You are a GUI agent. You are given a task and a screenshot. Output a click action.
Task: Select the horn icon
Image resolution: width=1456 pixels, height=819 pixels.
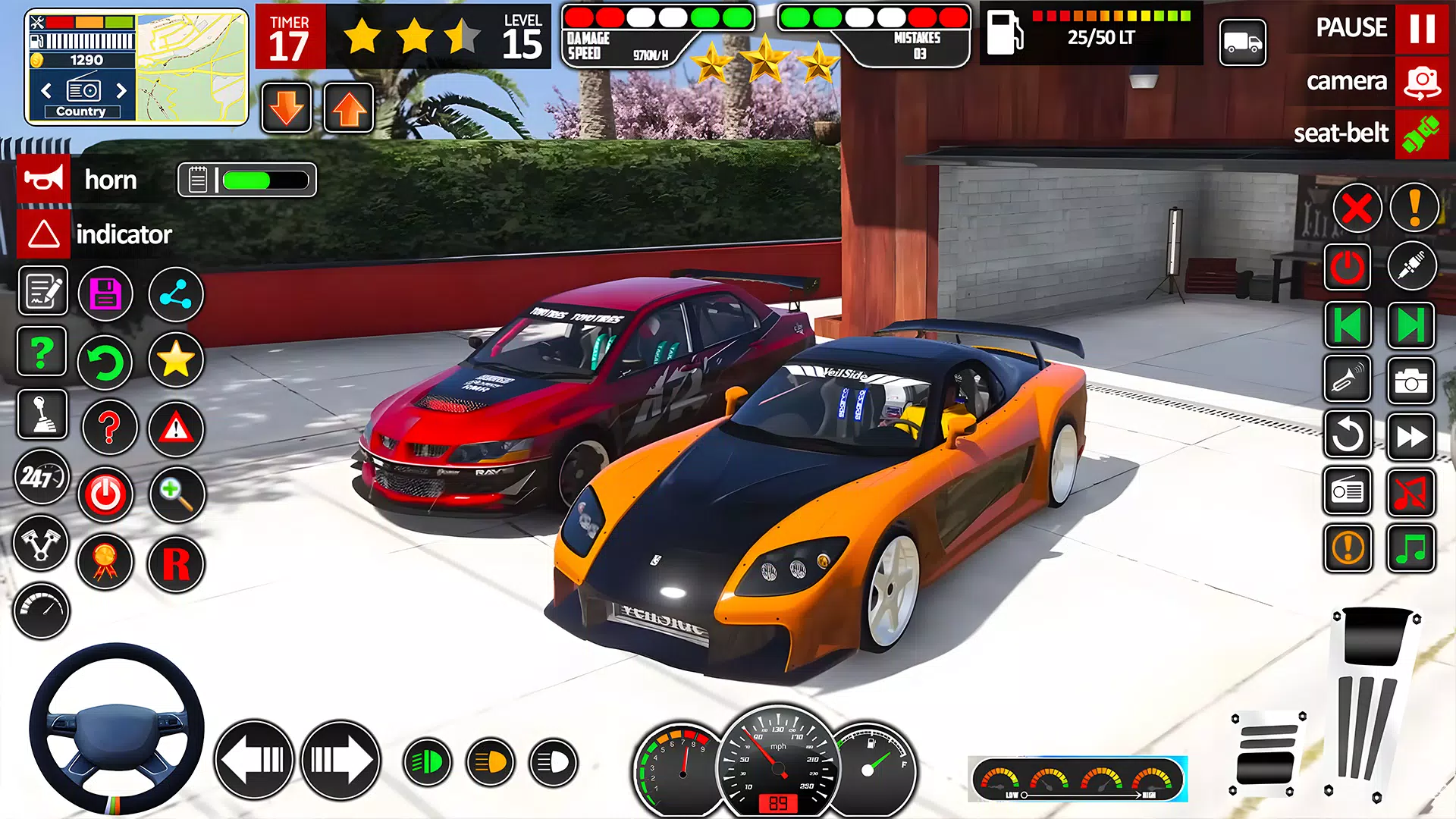click(x=43, y=180)
